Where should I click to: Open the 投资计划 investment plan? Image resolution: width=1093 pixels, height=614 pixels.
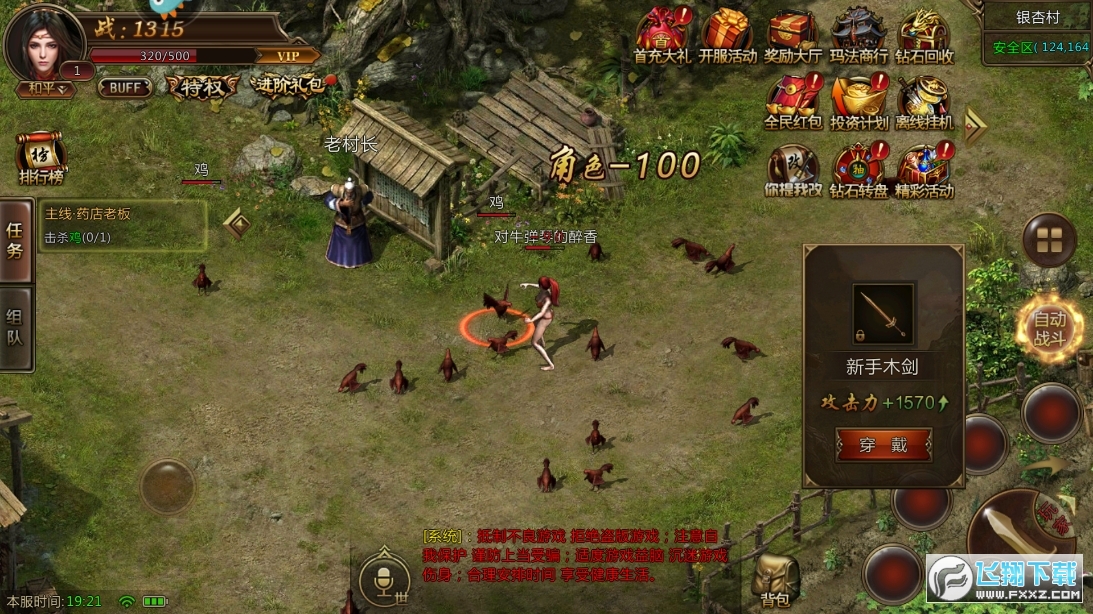click(x=859, y=101)
